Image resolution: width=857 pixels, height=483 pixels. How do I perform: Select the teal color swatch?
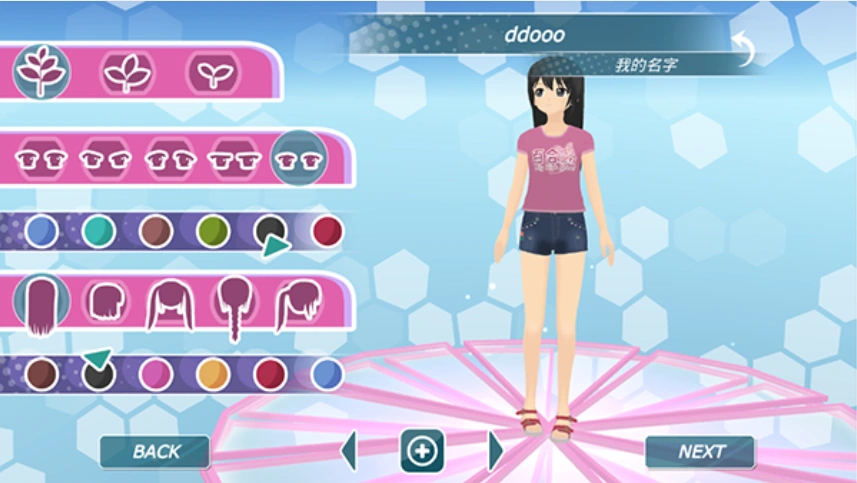(98, 232)
